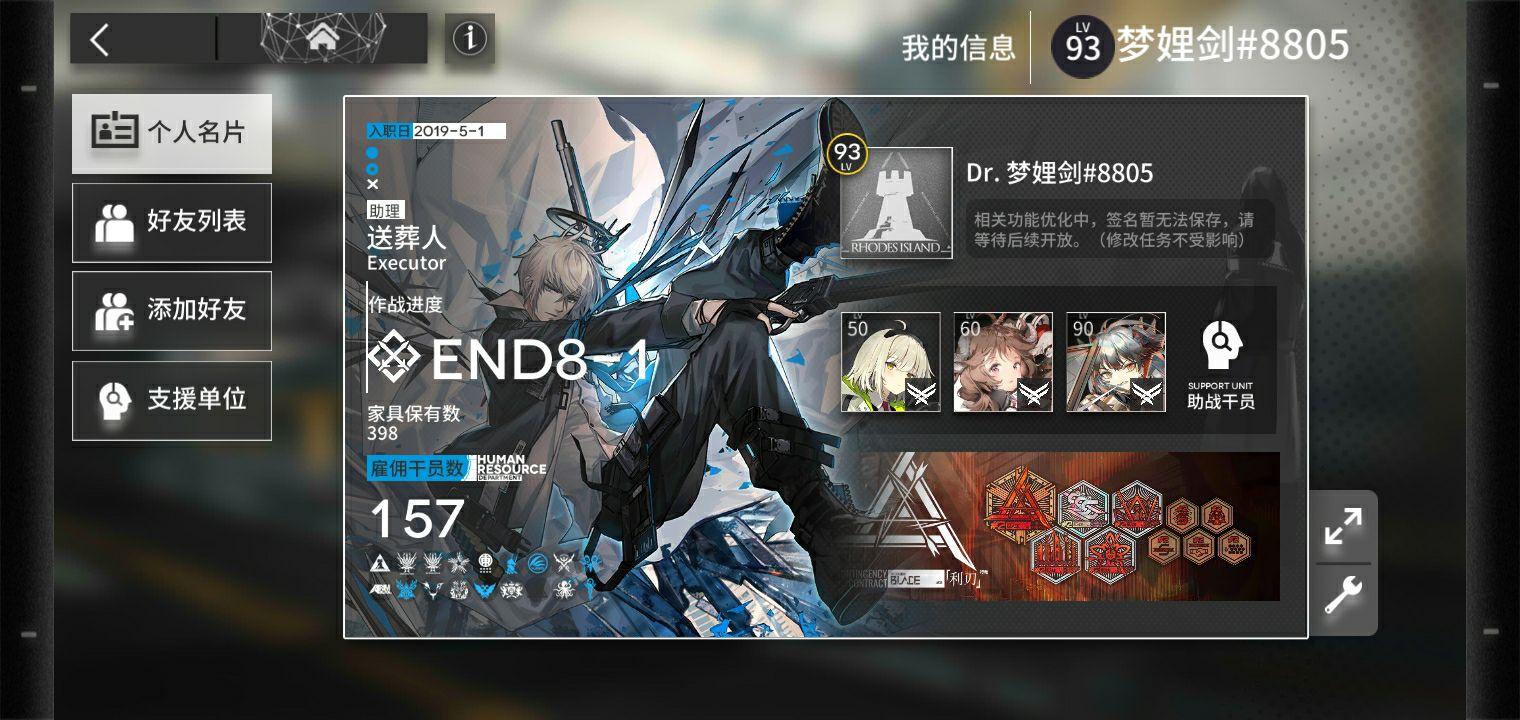Expand the card with the diagonal arrows icon

tap(1345, 526)
